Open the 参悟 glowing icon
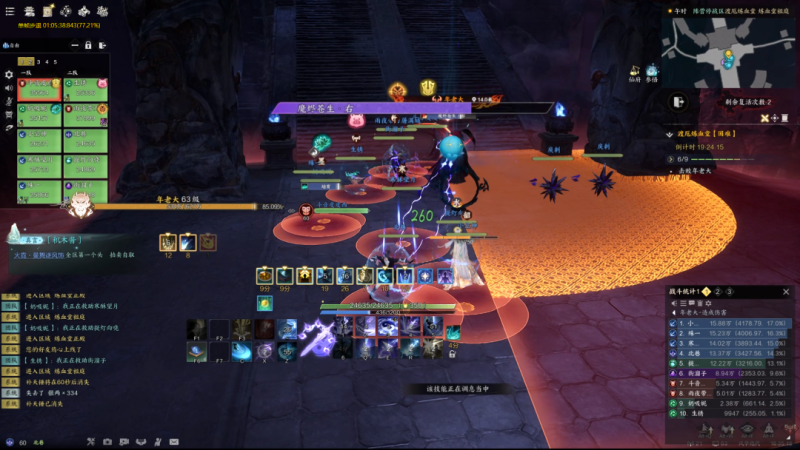The image size is (800, 450). (x=652, y=71)
